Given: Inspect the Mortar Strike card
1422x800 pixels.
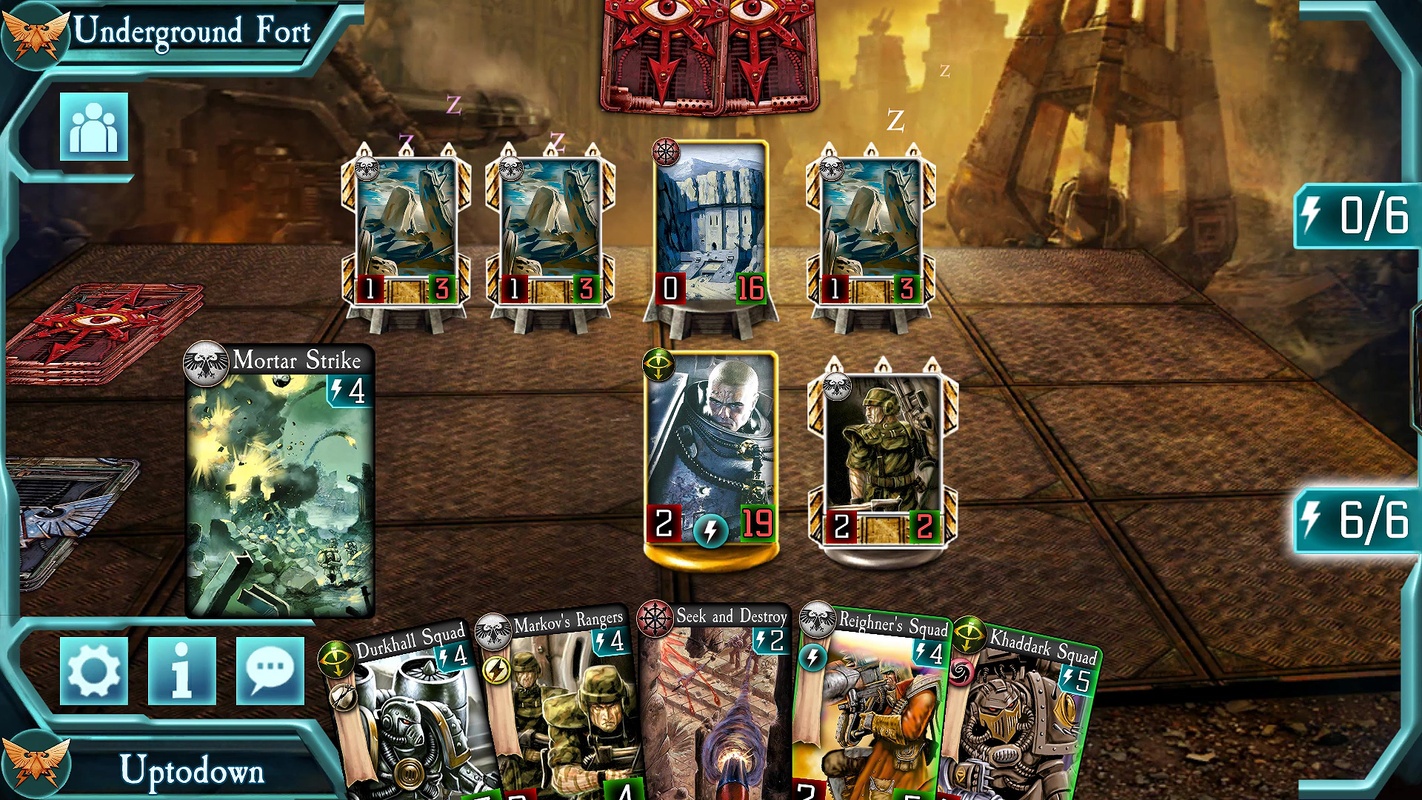Looking at the screenshot, I should (x=280, y=480).
